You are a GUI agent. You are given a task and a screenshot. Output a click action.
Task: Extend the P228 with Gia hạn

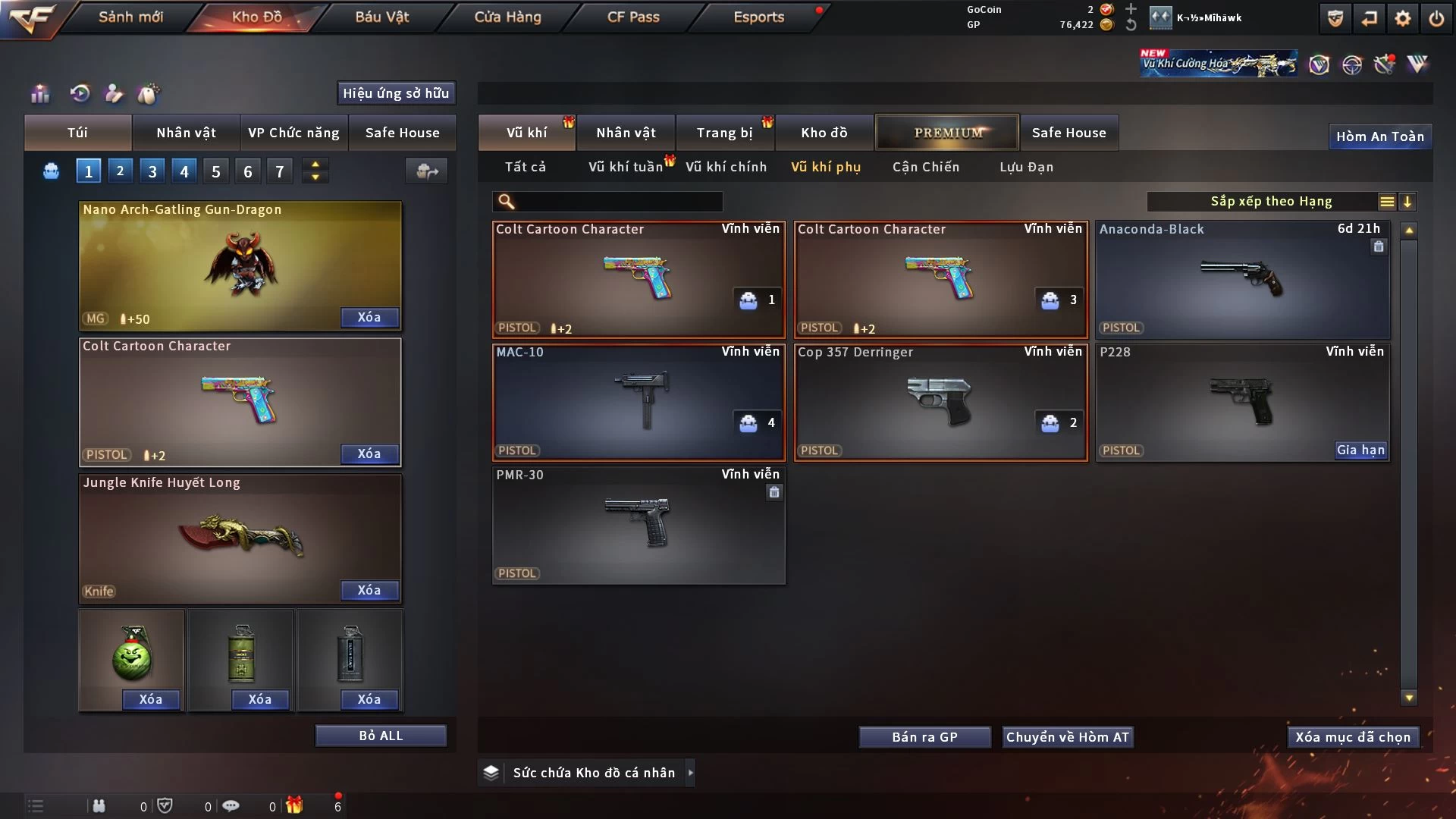[x=1360, y=450]
